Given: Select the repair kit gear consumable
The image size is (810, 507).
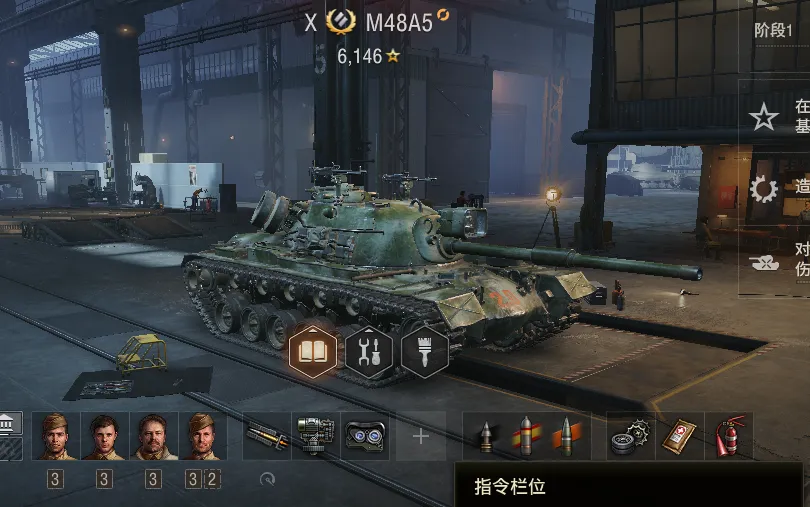Looking at the screenshot, I should click(x=630, y=436).
